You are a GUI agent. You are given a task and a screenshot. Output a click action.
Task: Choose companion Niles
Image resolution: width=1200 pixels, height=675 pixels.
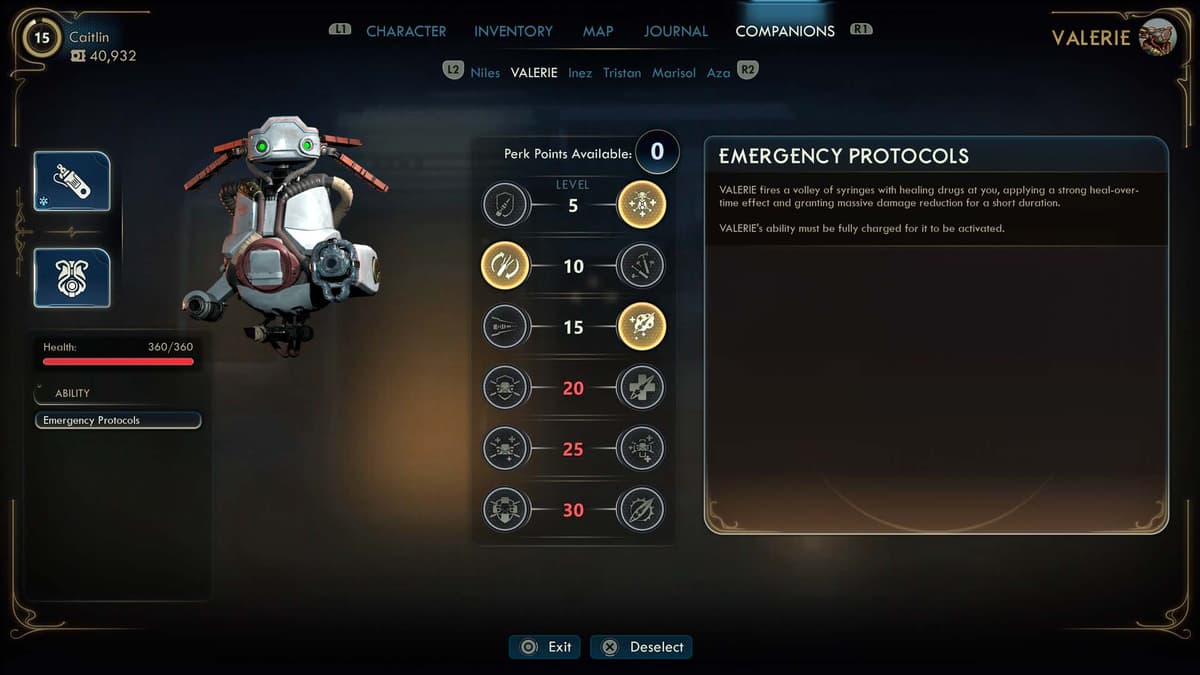[485, 73]
